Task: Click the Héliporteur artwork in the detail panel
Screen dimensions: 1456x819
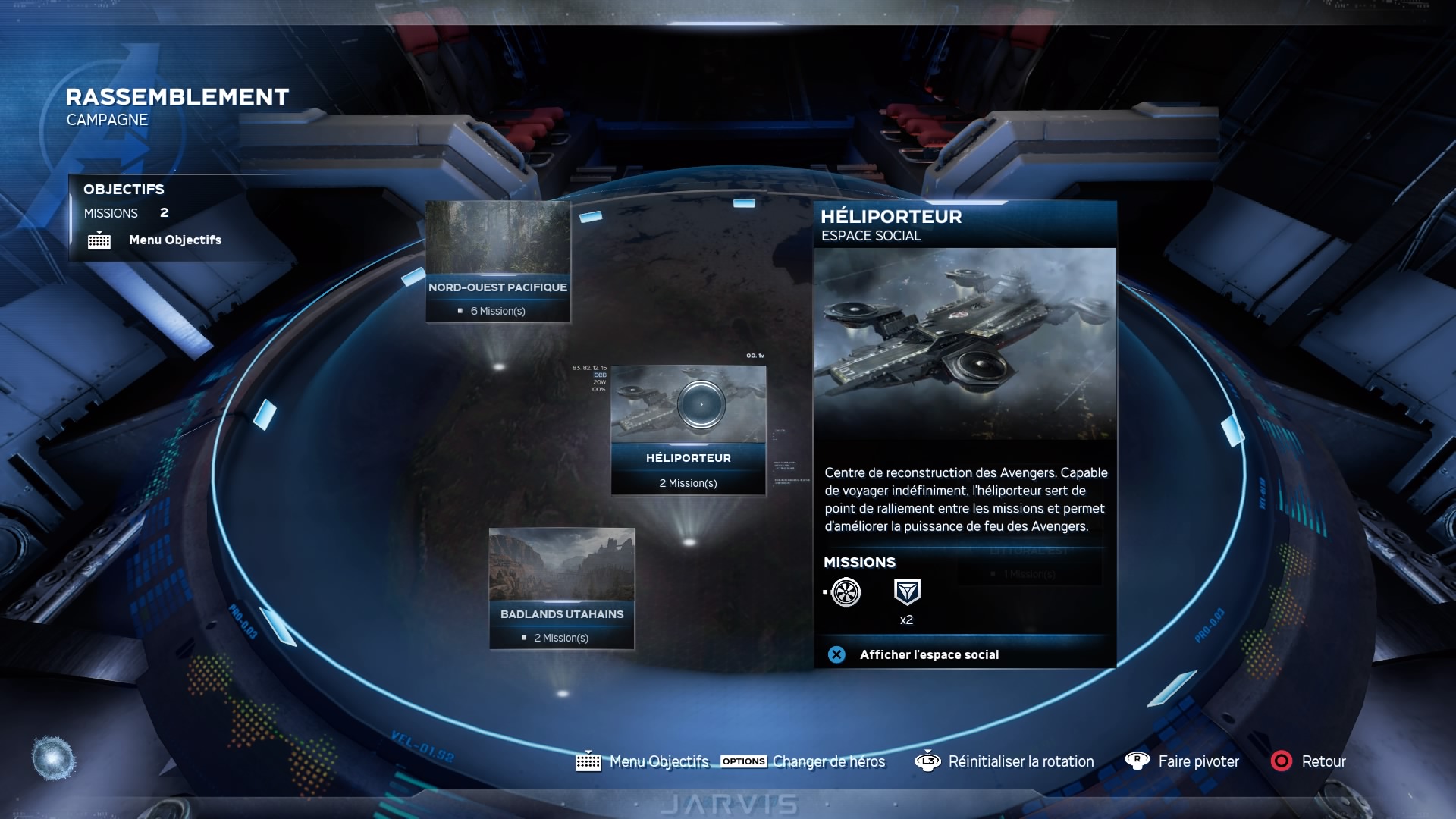Action: point(965,344)
